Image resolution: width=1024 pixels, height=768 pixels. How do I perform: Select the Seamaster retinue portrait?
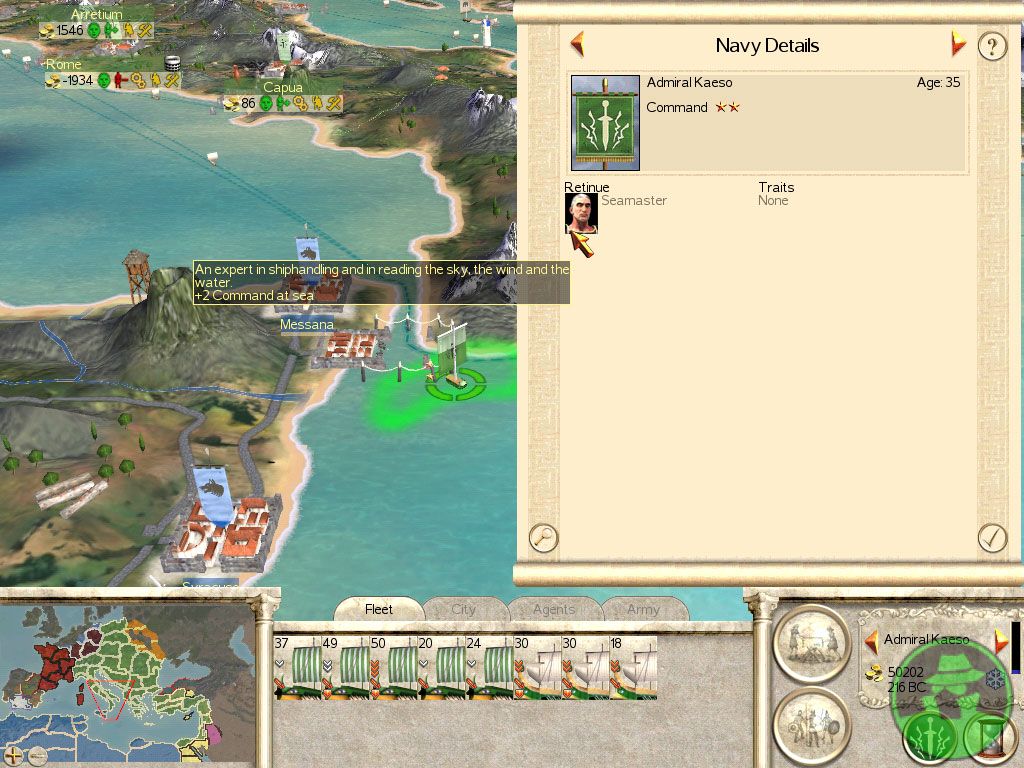pyautogui.click(x=581, y=213)
